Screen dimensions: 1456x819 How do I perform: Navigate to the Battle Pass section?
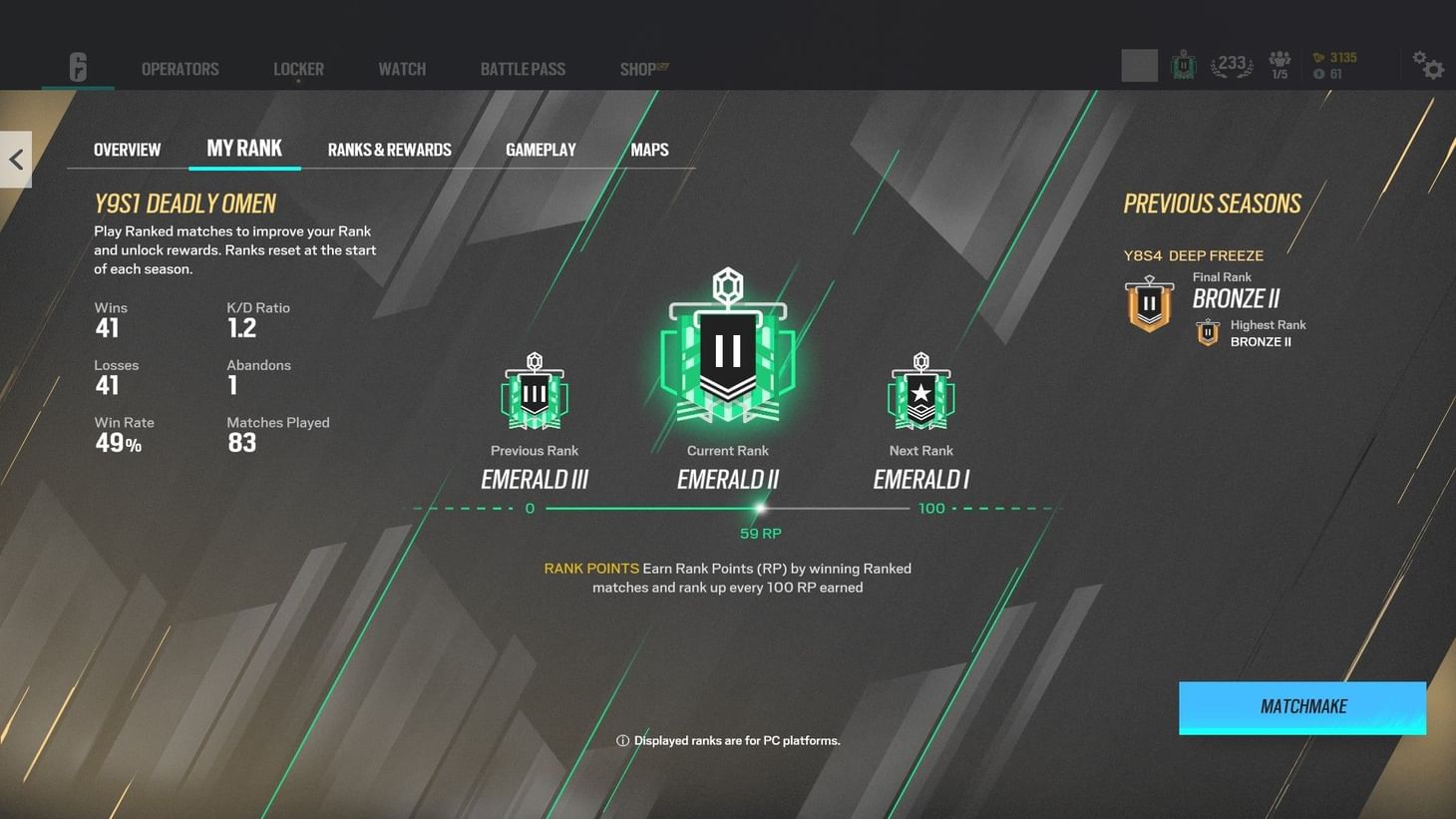pos(522,68)
